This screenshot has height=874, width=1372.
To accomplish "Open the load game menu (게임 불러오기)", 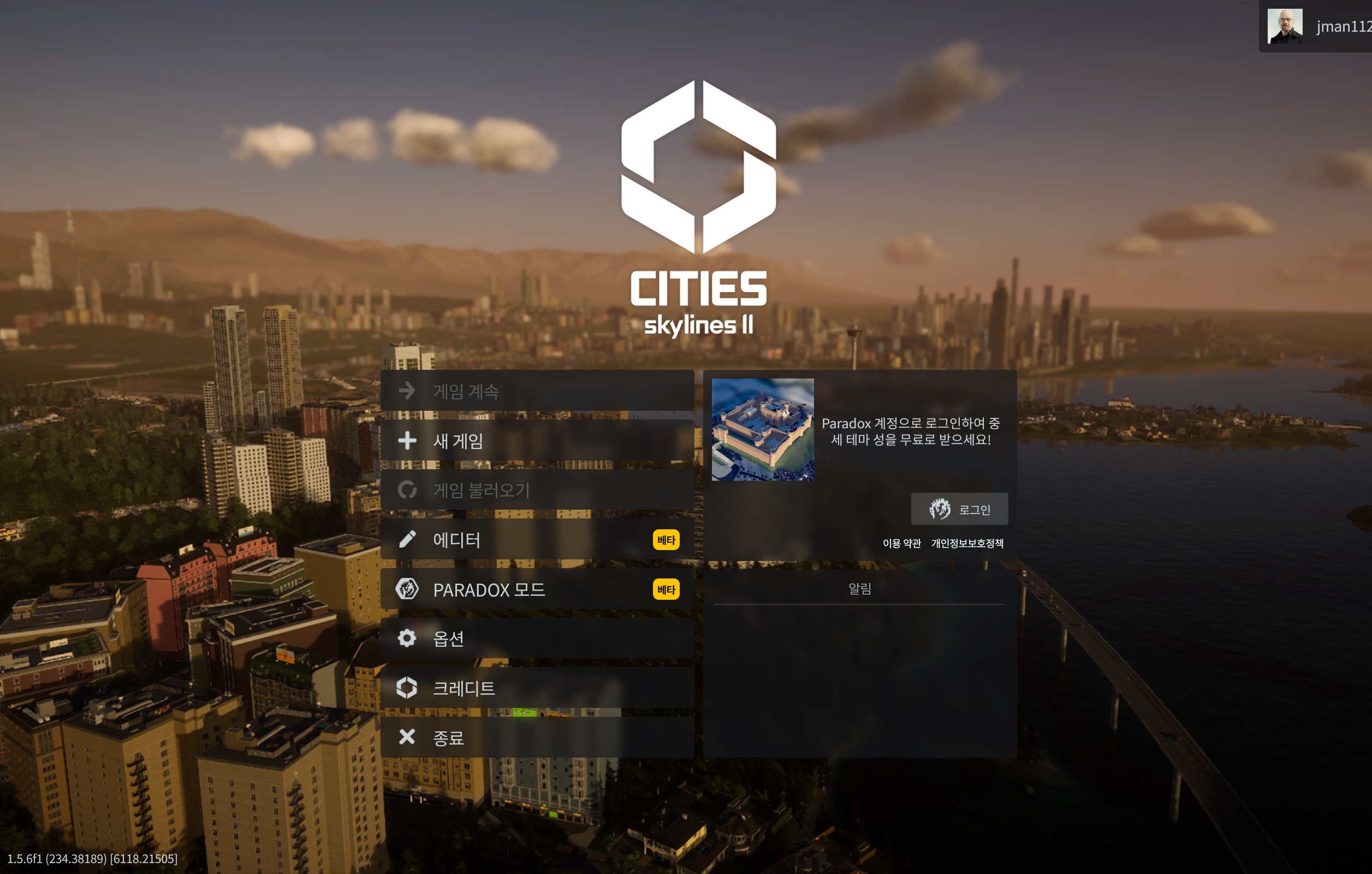I will click(x=537, y=491).
